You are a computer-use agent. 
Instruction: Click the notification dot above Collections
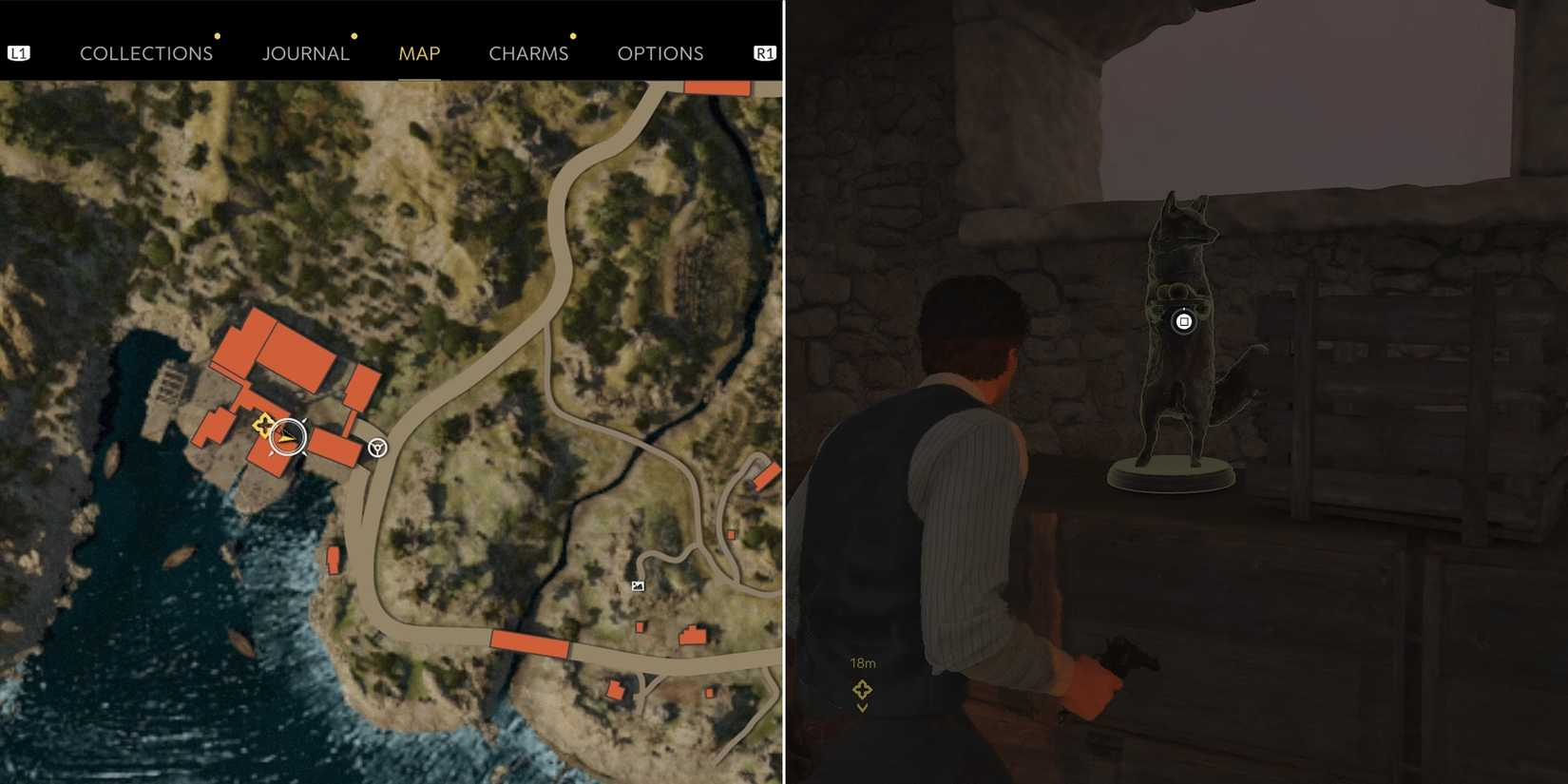218,36
